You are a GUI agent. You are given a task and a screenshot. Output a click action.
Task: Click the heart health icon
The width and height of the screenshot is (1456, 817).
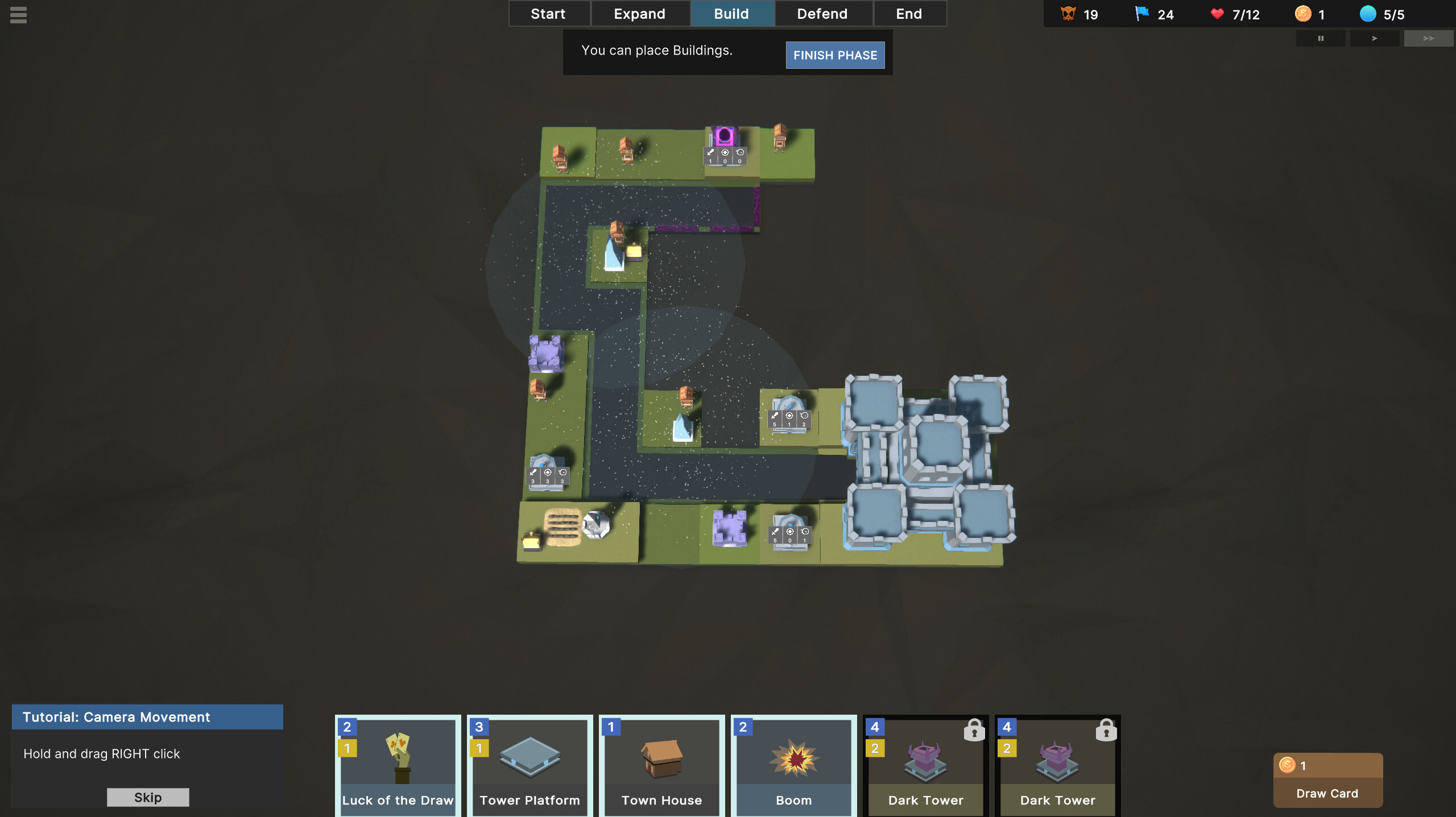point(1217,14)
